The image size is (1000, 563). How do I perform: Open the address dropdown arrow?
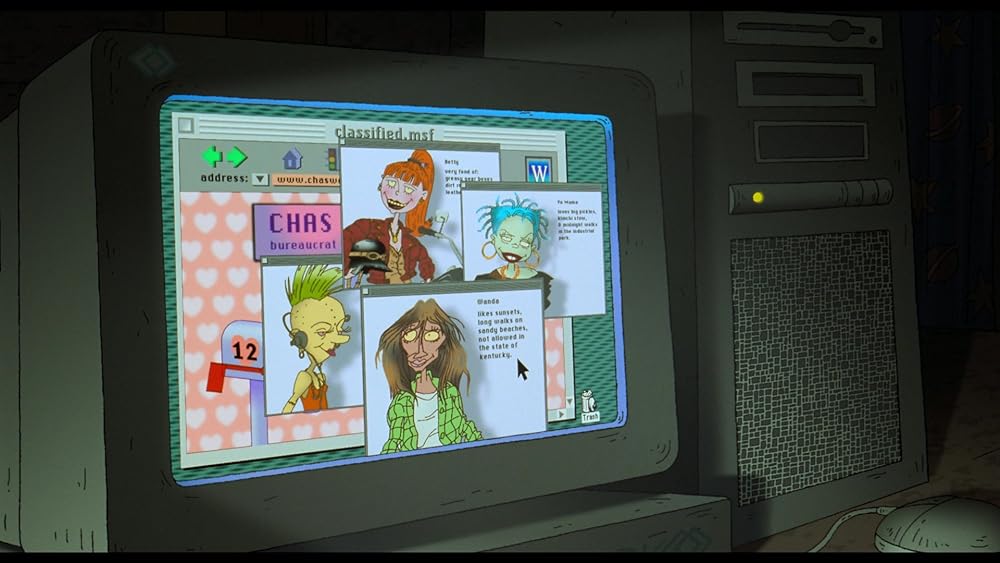[x=260, y=180]
